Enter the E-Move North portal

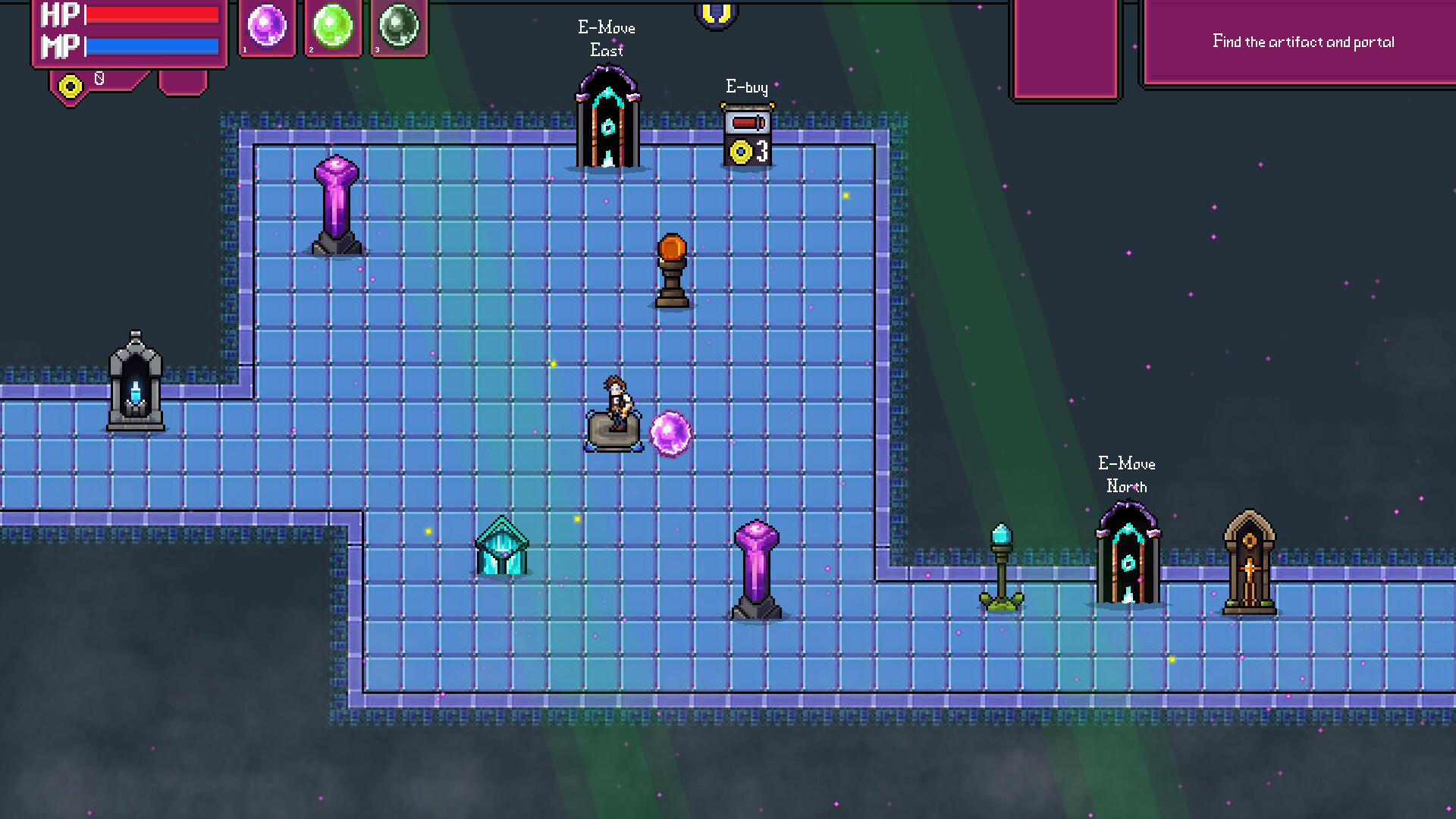point(1126,561)
